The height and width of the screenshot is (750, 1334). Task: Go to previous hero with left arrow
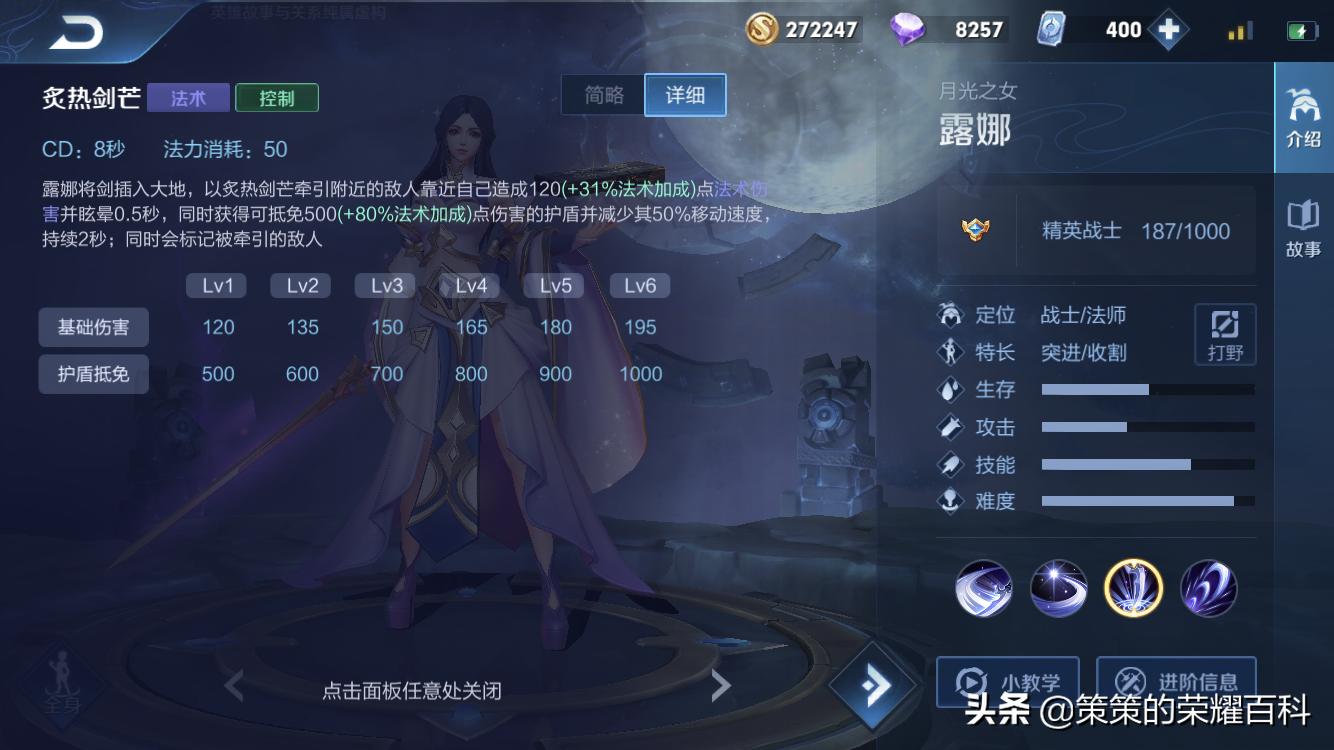(232, 686)
